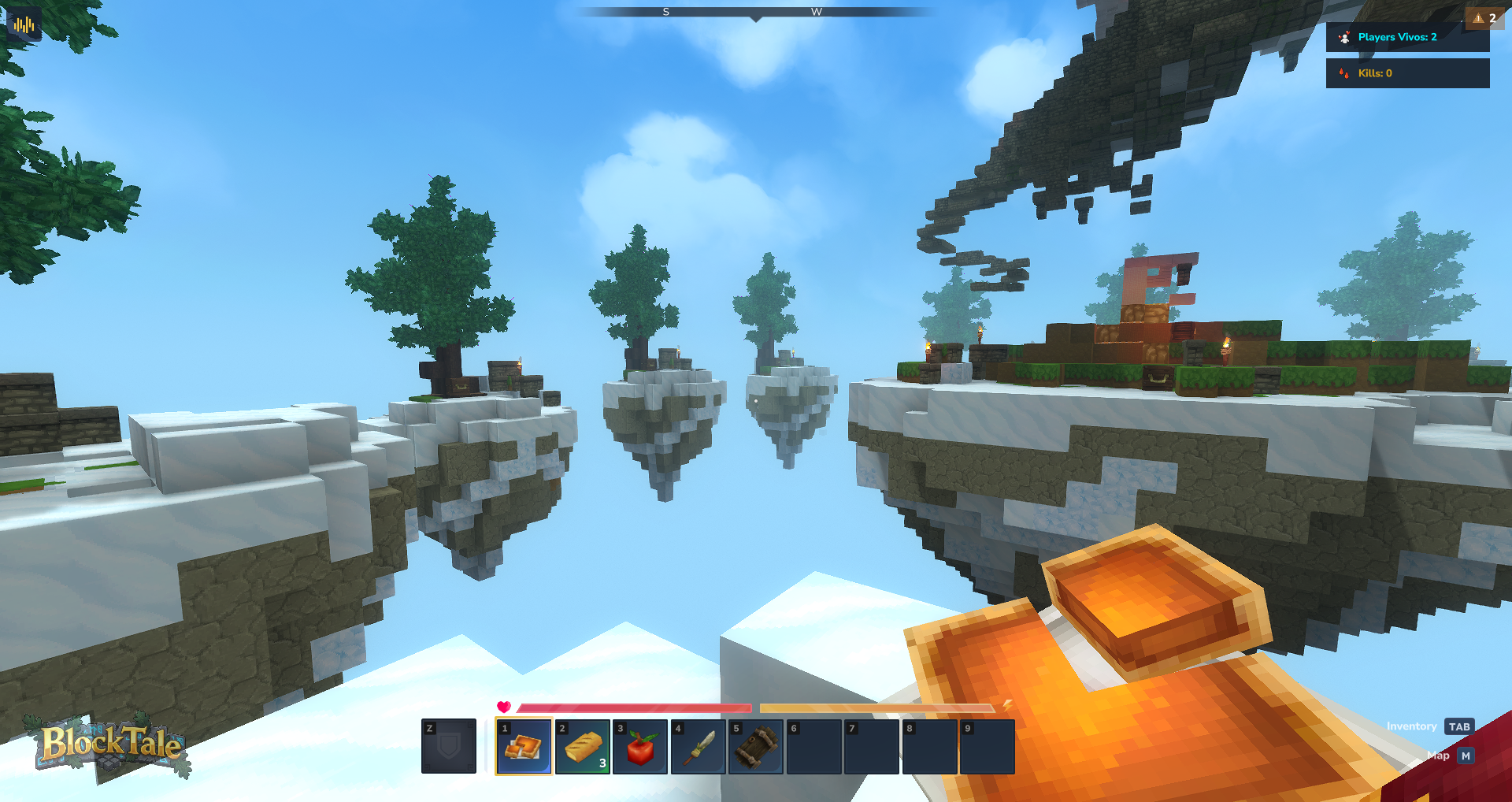The height and width of the screenshot is (802, 1512).
Task: Toggle the heart icon next to the health bar
Action: point(504,707)
